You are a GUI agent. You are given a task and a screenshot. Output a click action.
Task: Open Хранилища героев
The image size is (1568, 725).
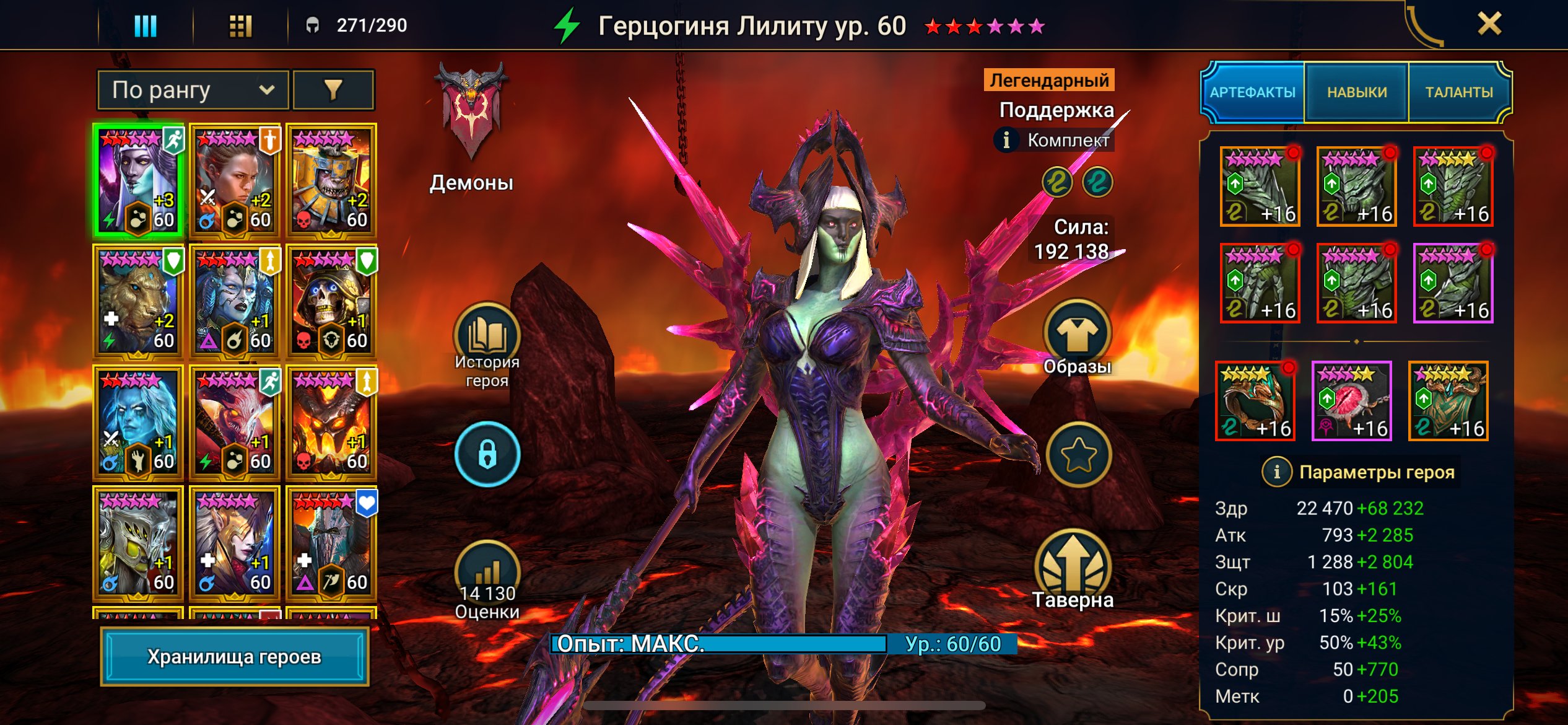[x=234, y=656]
